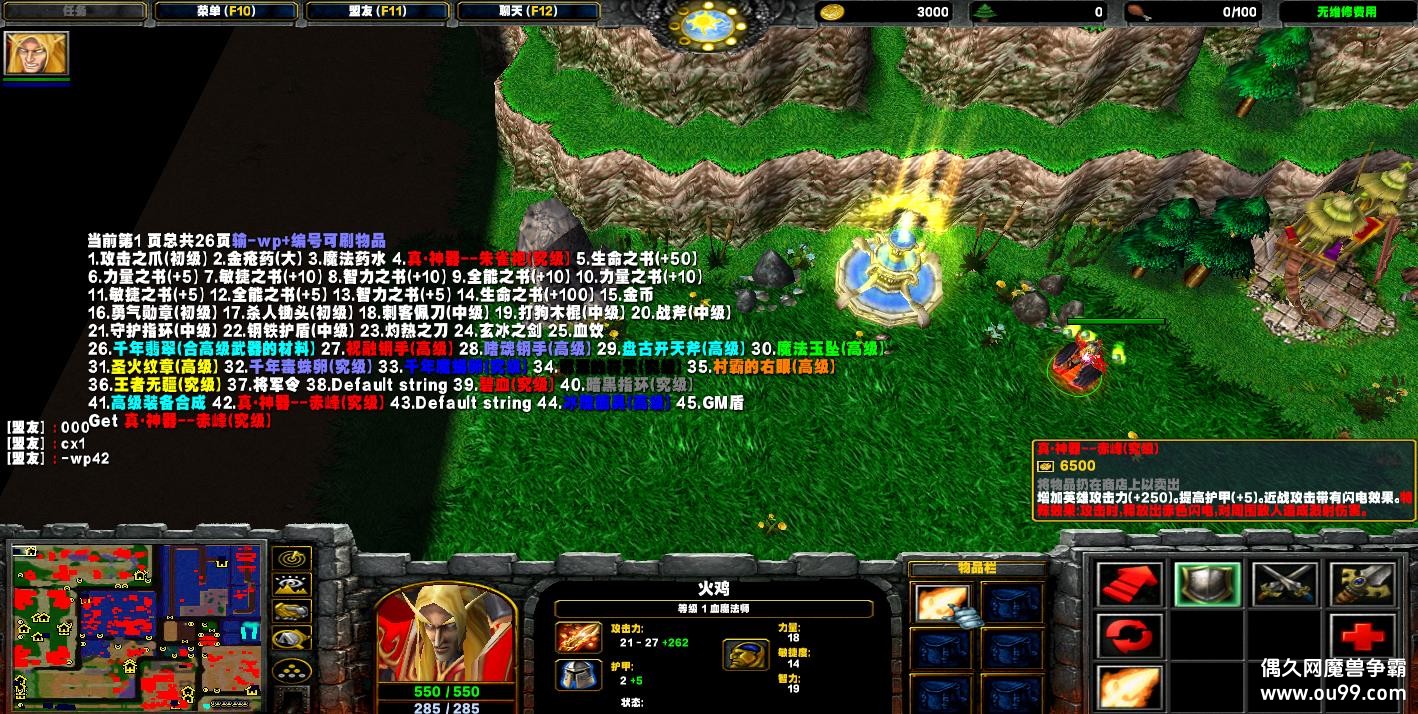Activate the shield Stop command
Image resolution: width=1418 pixels, height=714 pixels.
1207,585
